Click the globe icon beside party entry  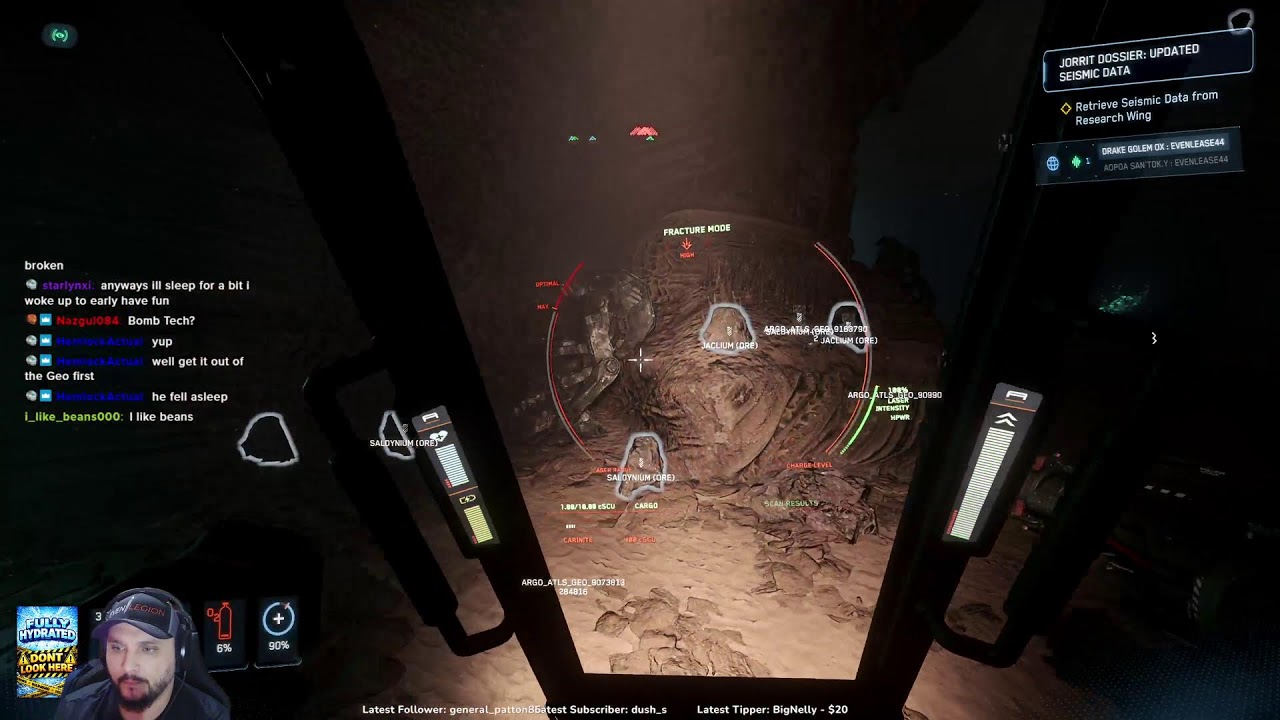pyautogui.click(x=1052, y=163)
